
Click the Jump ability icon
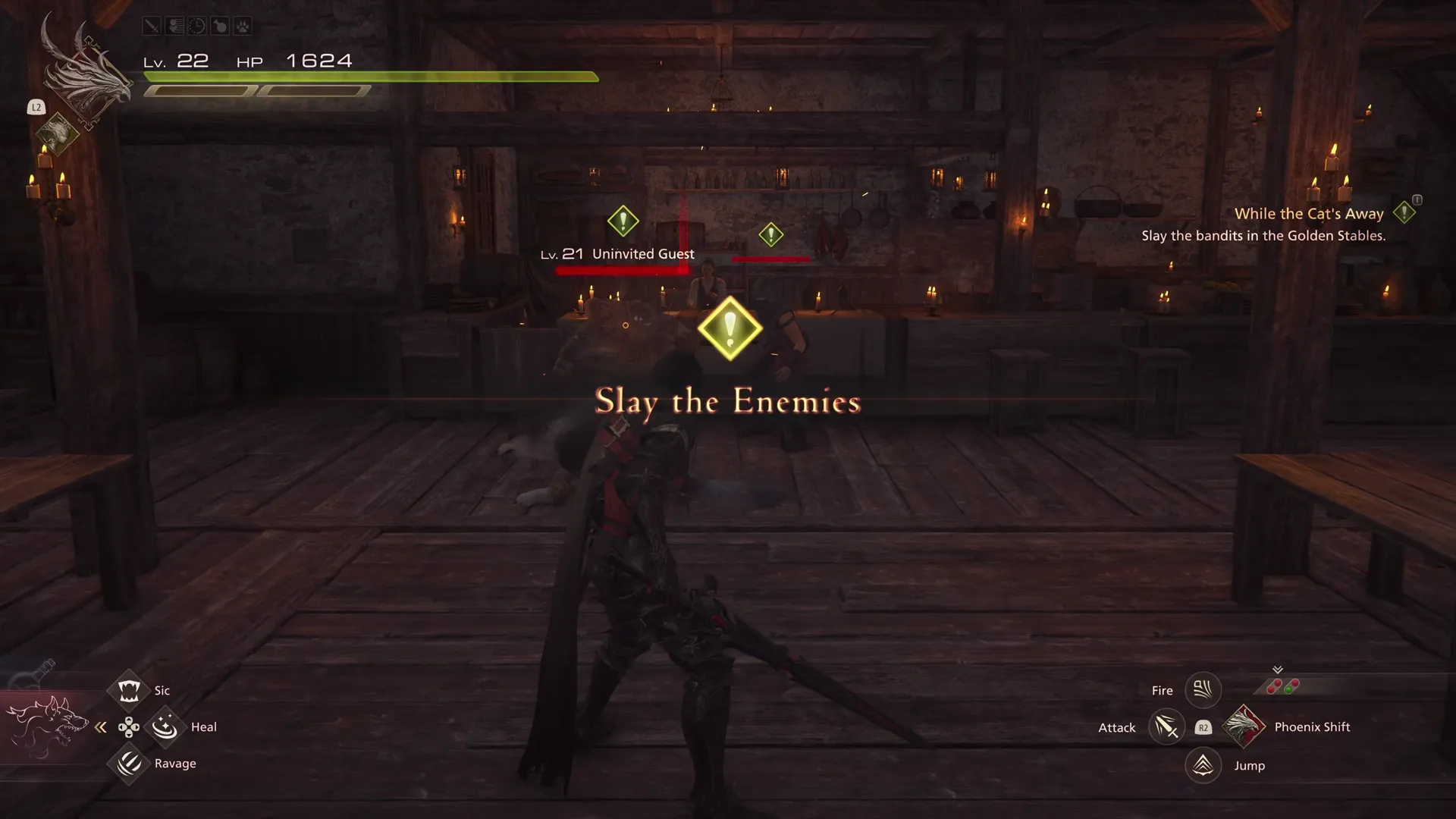[1203, 765]
